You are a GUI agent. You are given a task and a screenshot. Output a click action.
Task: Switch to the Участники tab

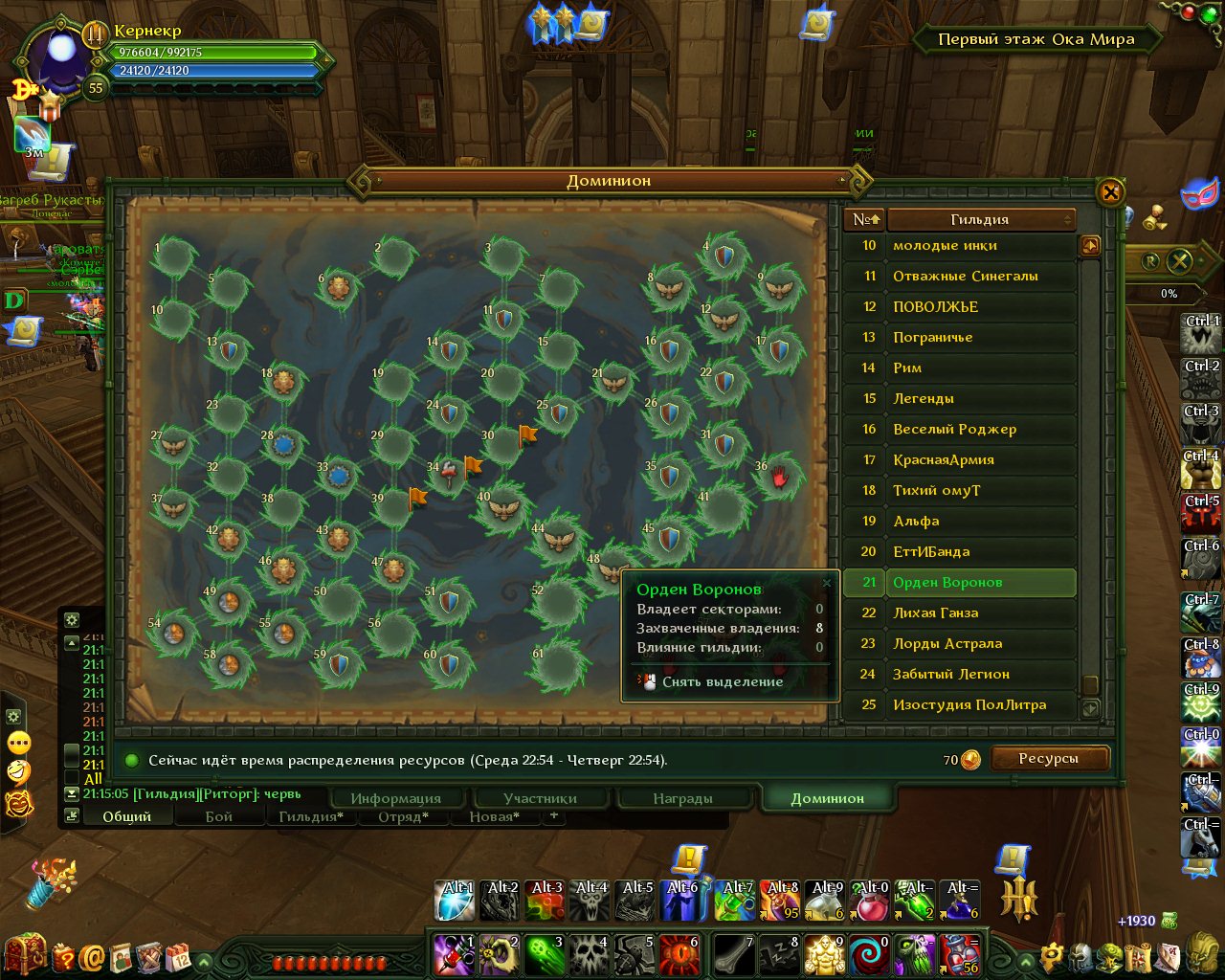click(x=540, y=798)
